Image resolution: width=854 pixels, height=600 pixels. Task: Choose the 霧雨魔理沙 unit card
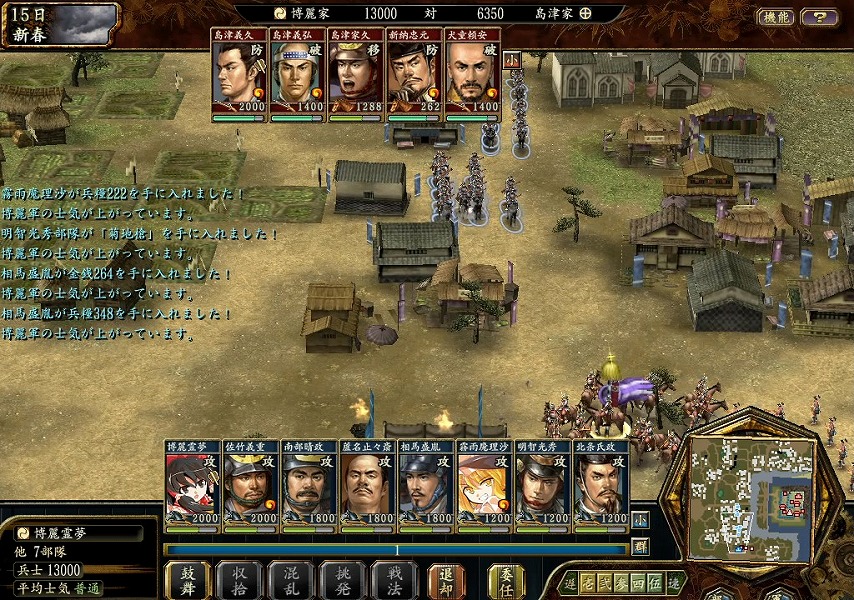tap(484, 484)
